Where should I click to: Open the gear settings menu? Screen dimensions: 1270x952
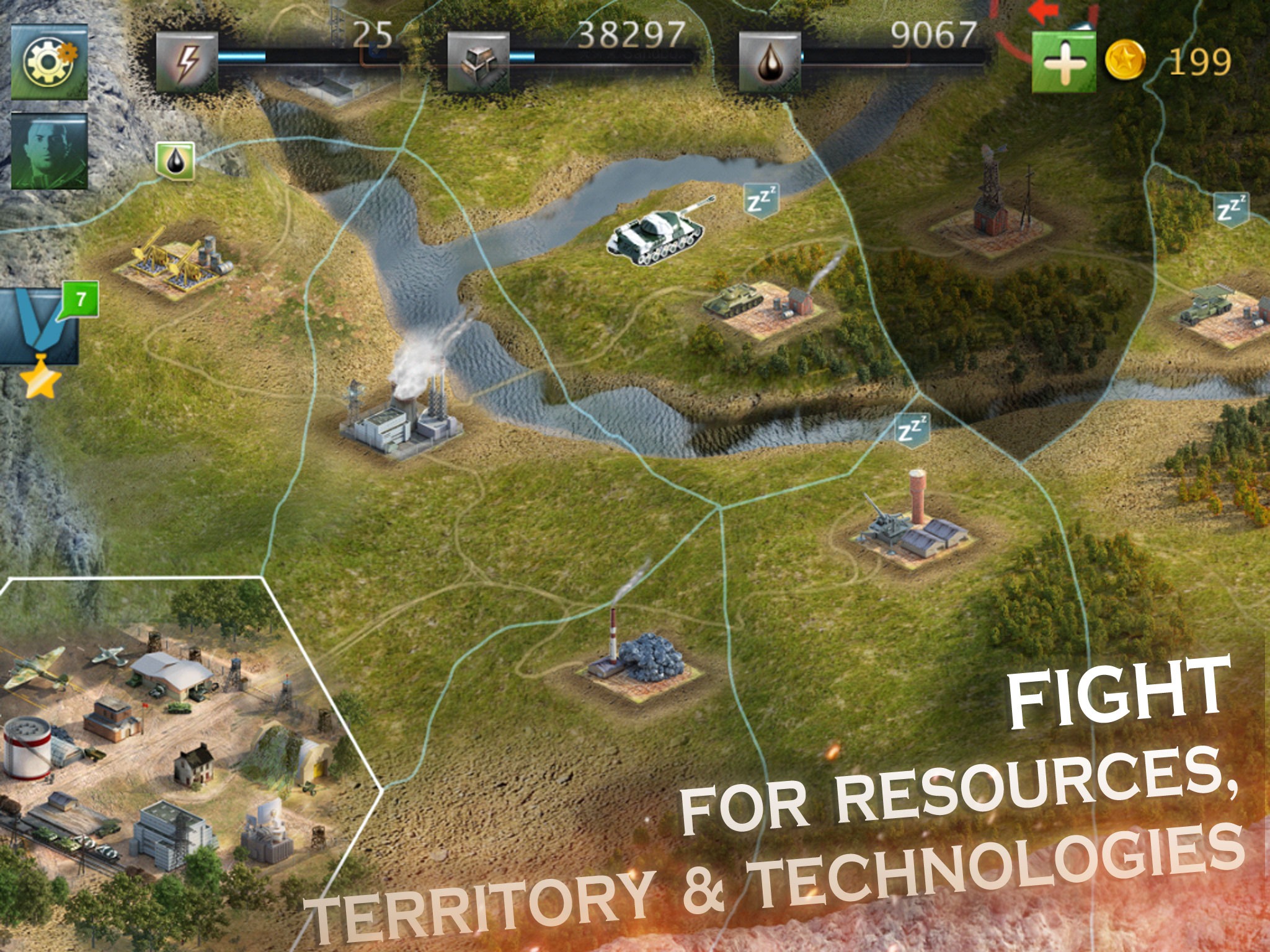point(48,61)
